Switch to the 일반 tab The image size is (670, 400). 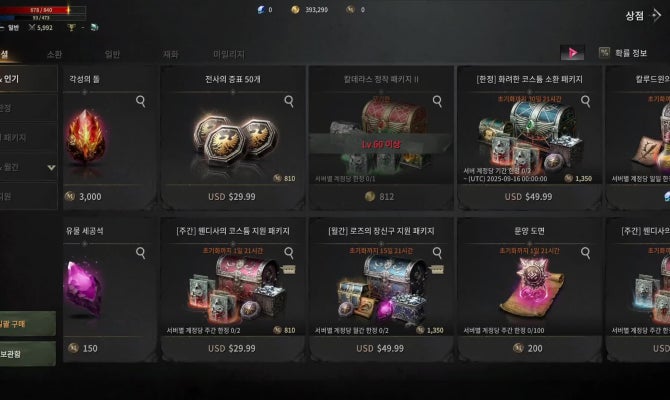[112, 54]
